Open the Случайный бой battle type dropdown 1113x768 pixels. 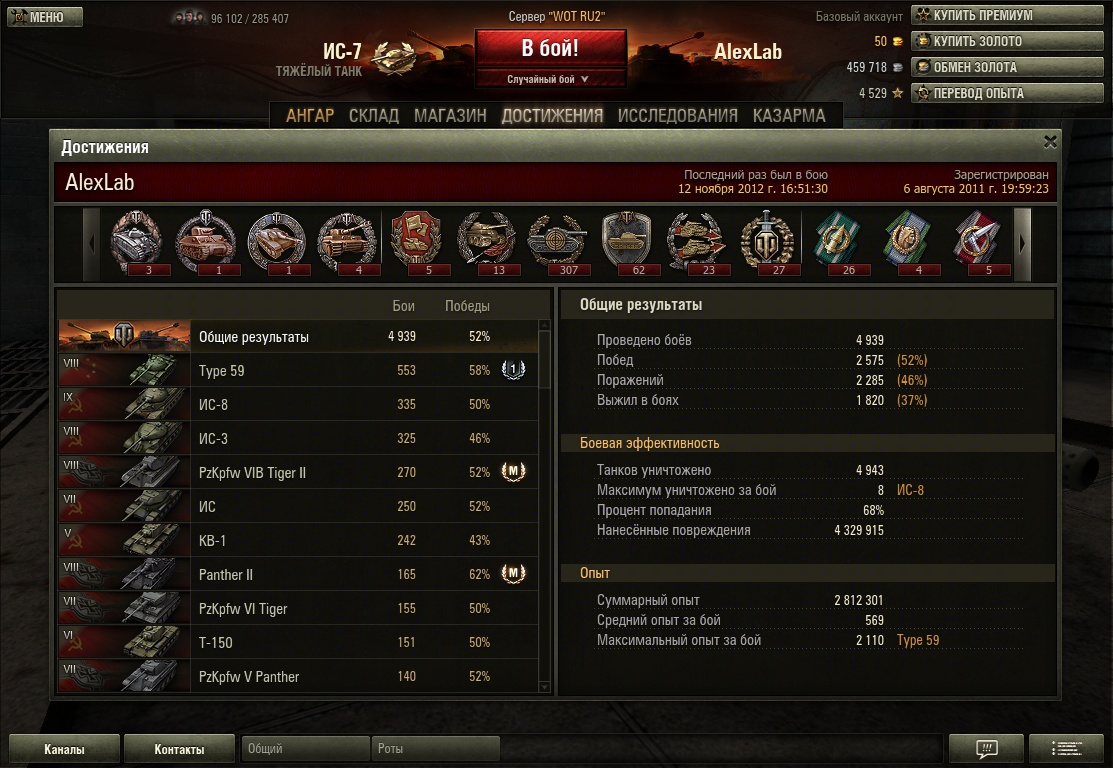point(550,79)
